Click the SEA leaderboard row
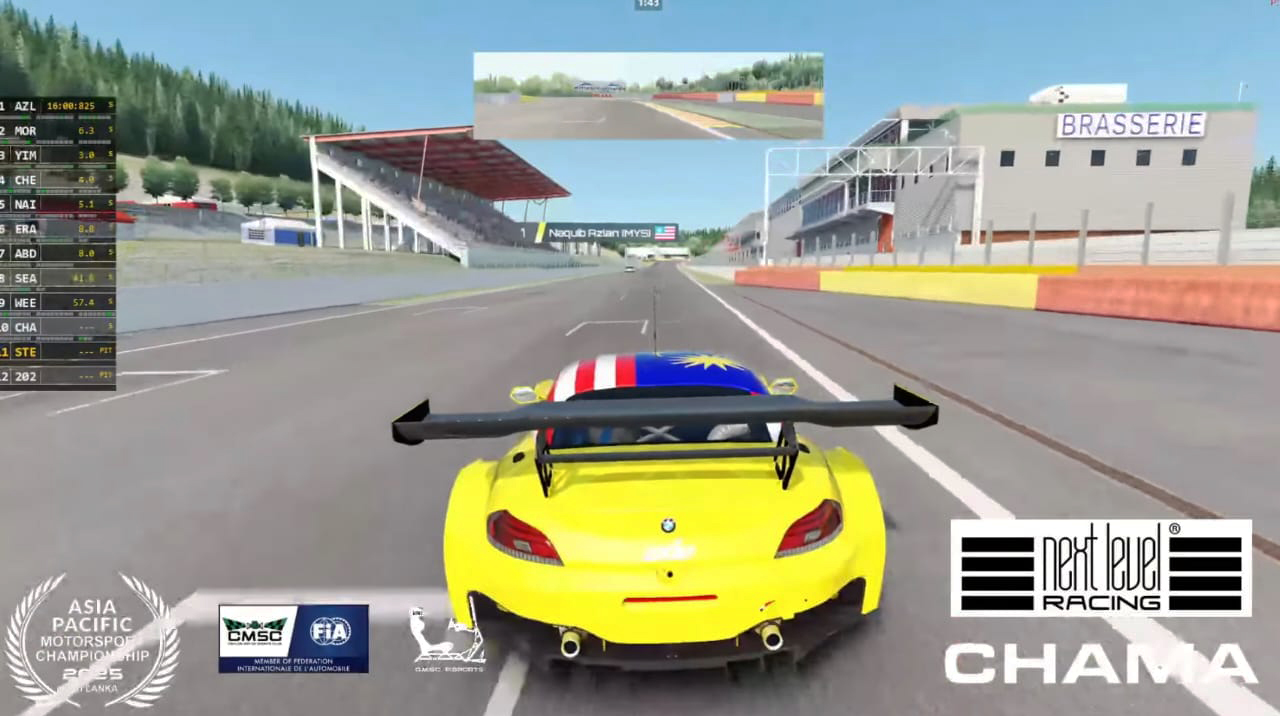1280x716 pixels. (x=57, y=278)
